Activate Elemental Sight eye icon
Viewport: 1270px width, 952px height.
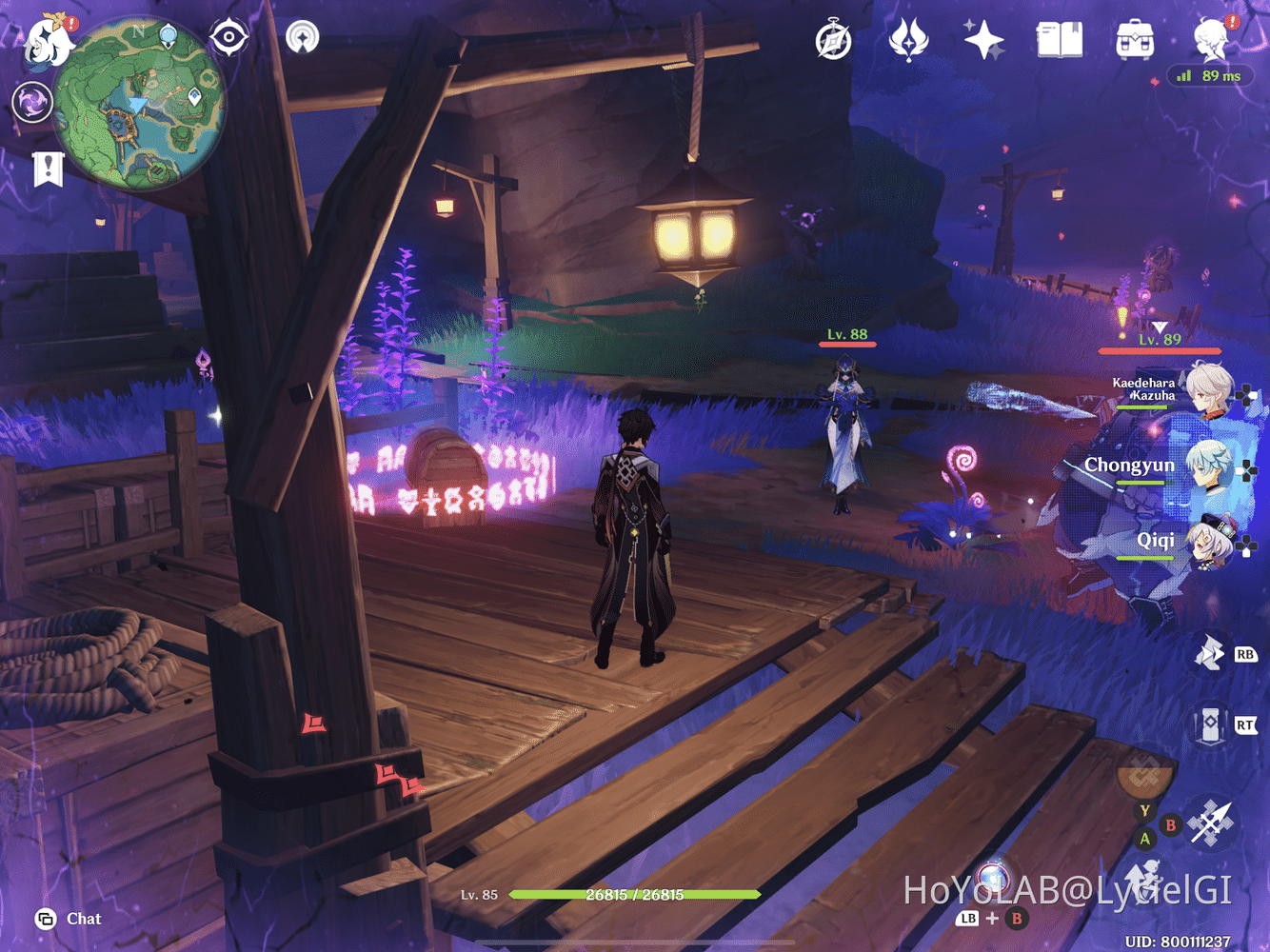tap(227, 38)
